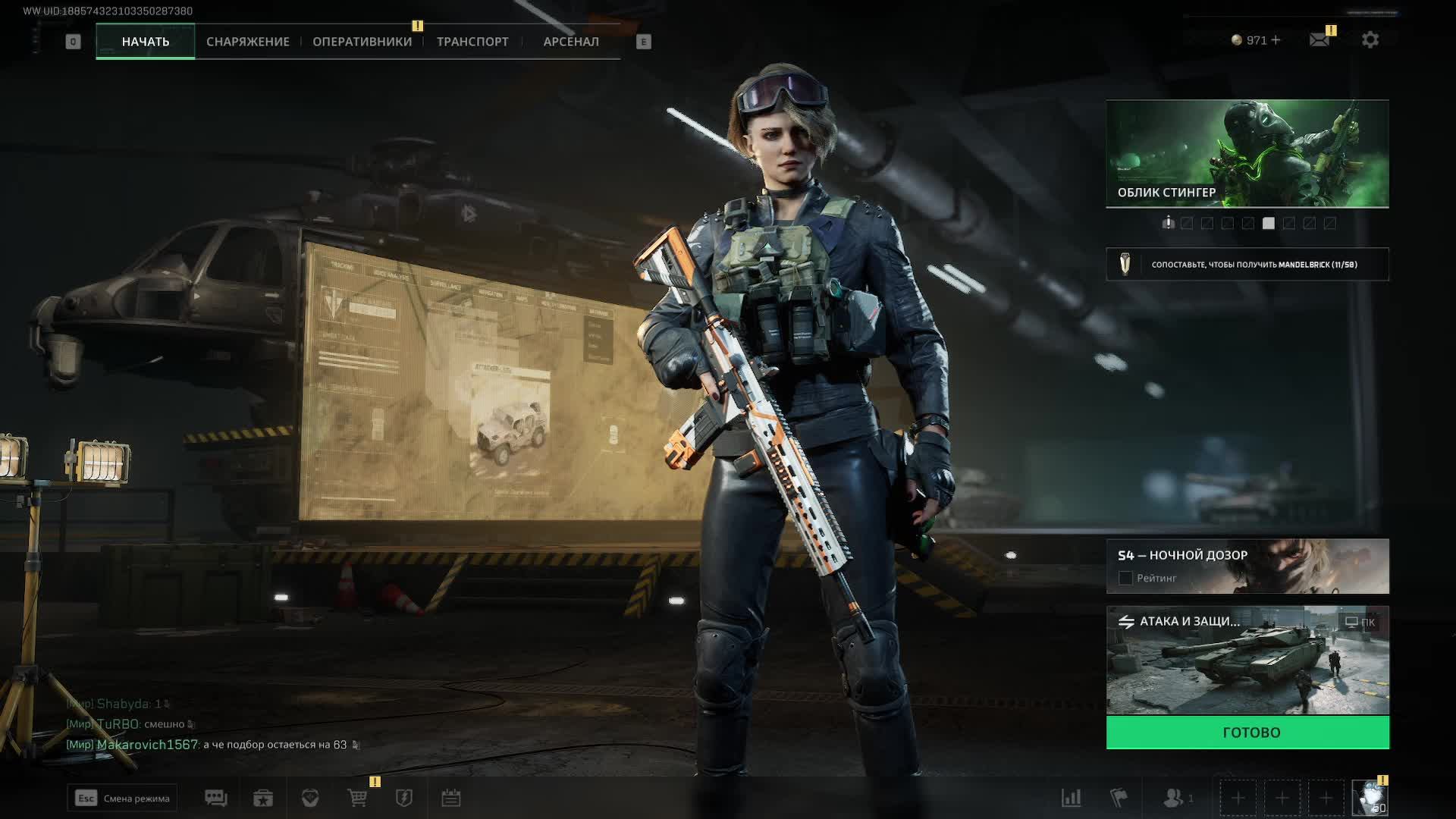Viewport: 1456px width, 819px height.
Task: Add currency with the plus next to 971
Action: pyautogui.click(x=1276, y=40)
